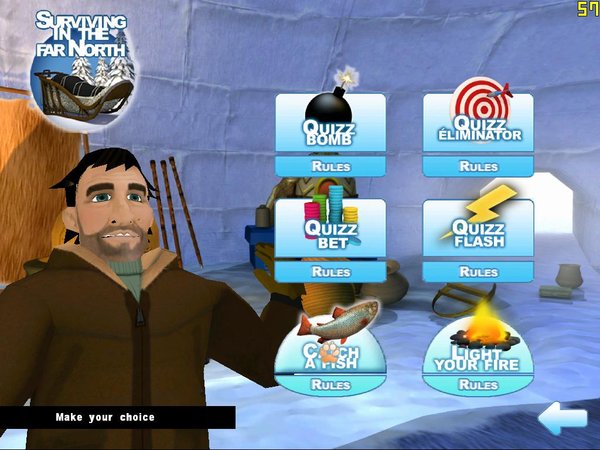The image size is (600, 450).
Task: View Rules under Quizz Bet
Action: [x=330, y=271]
